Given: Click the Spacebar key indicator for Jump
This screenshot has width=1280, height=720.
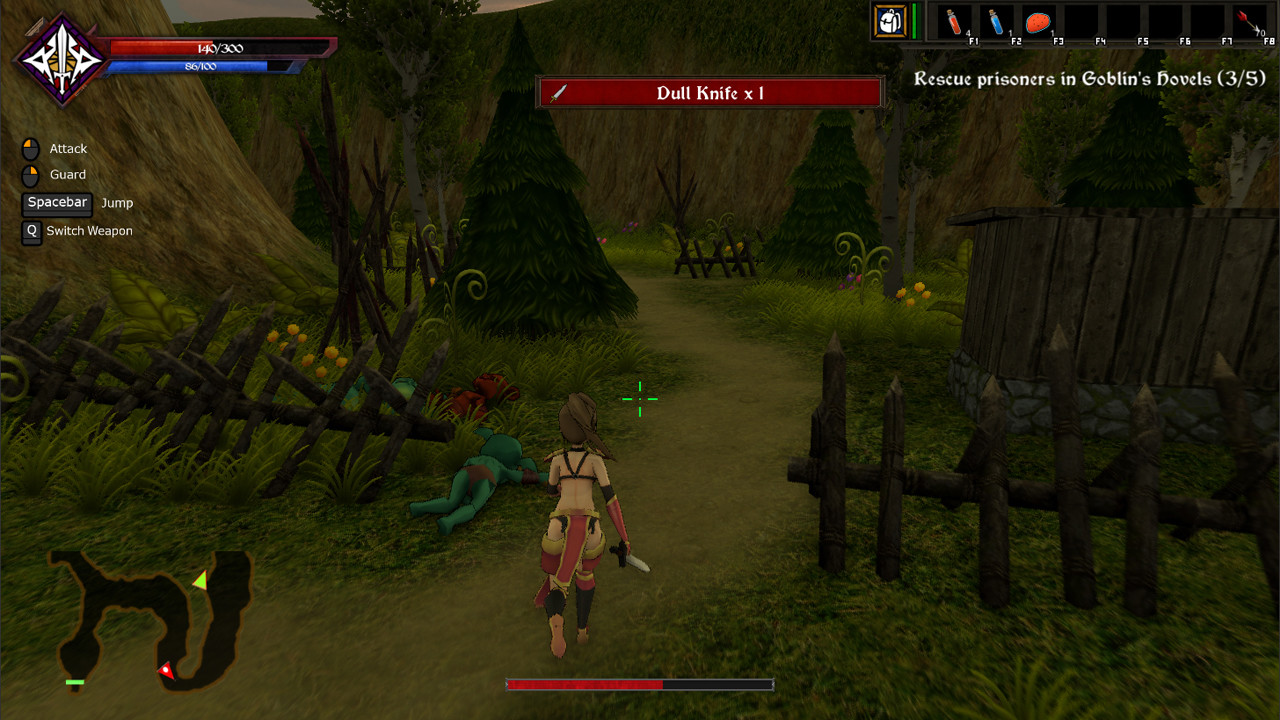Looking at the screenshot, I should tap(56, 203).
